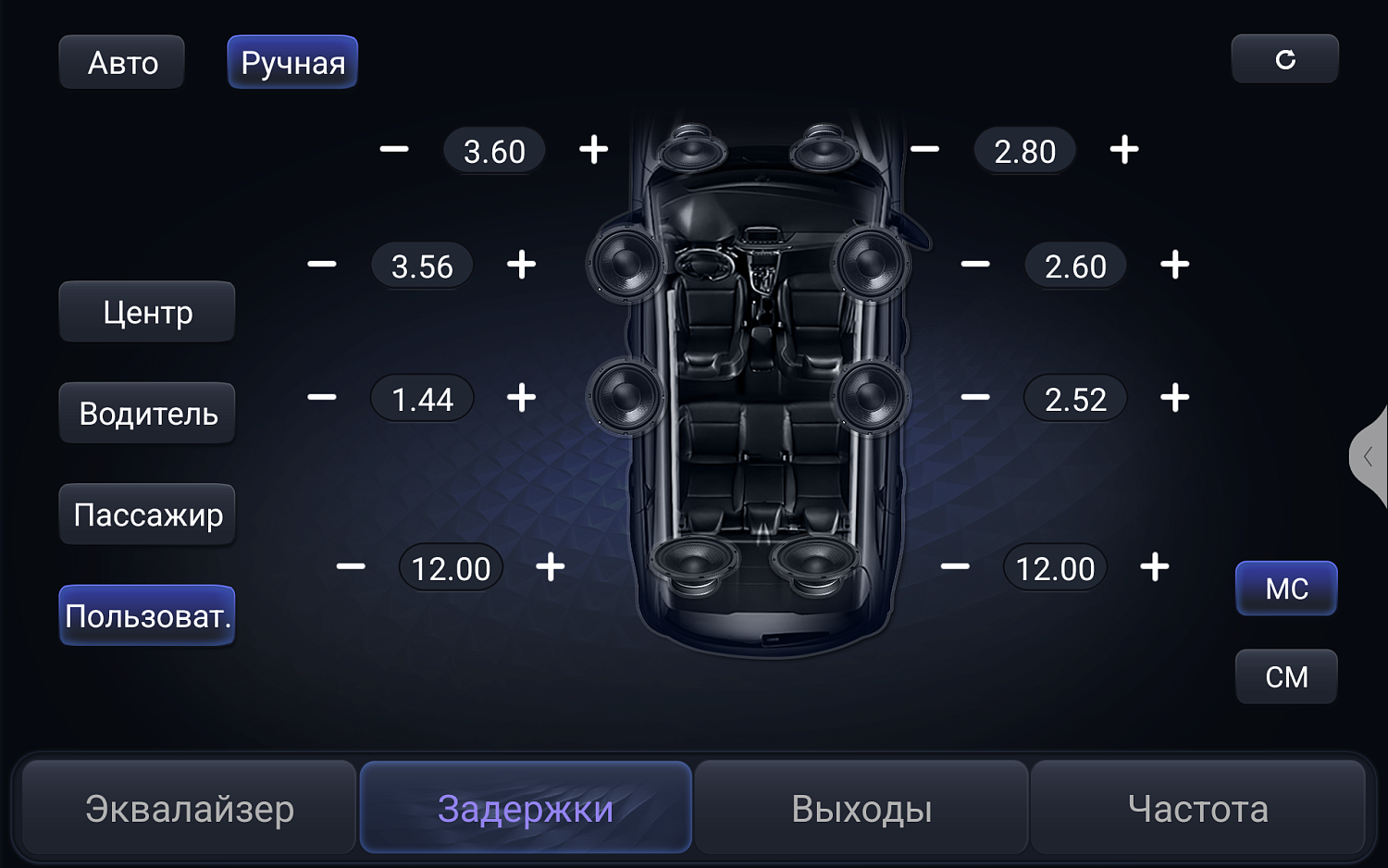Select the Пользоват. custom preset

click(x=147, y=614)
